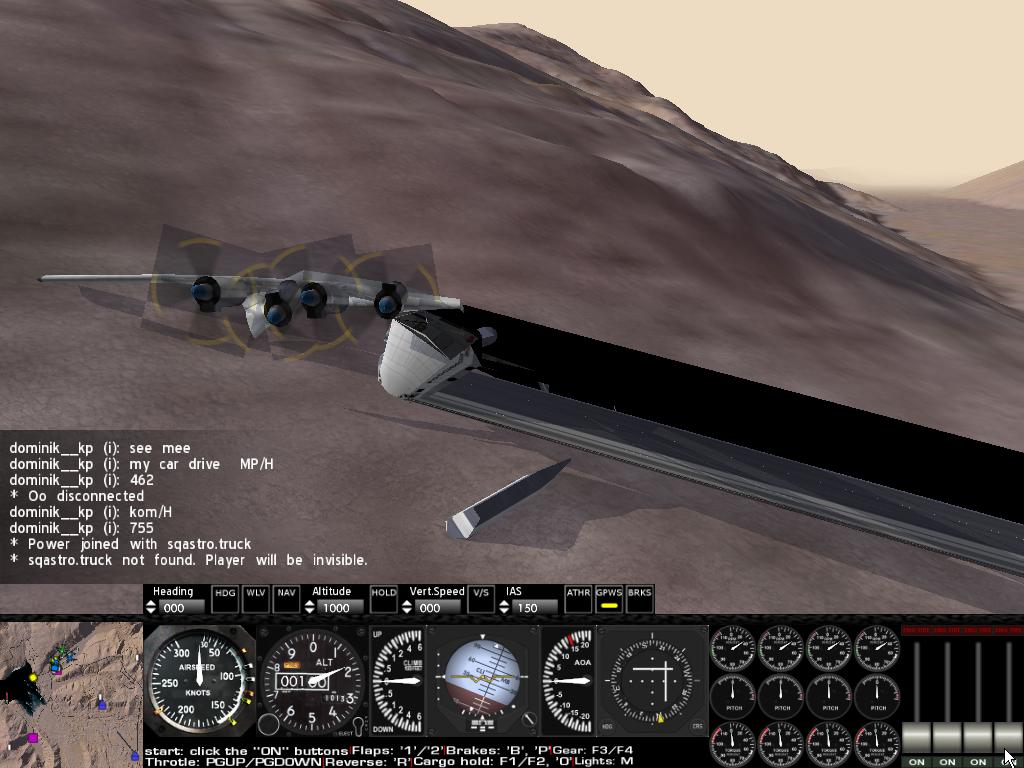1024x768 pixels.
Task: Decrease the autopilot Altitude setting
Action: tap(309, 611)
